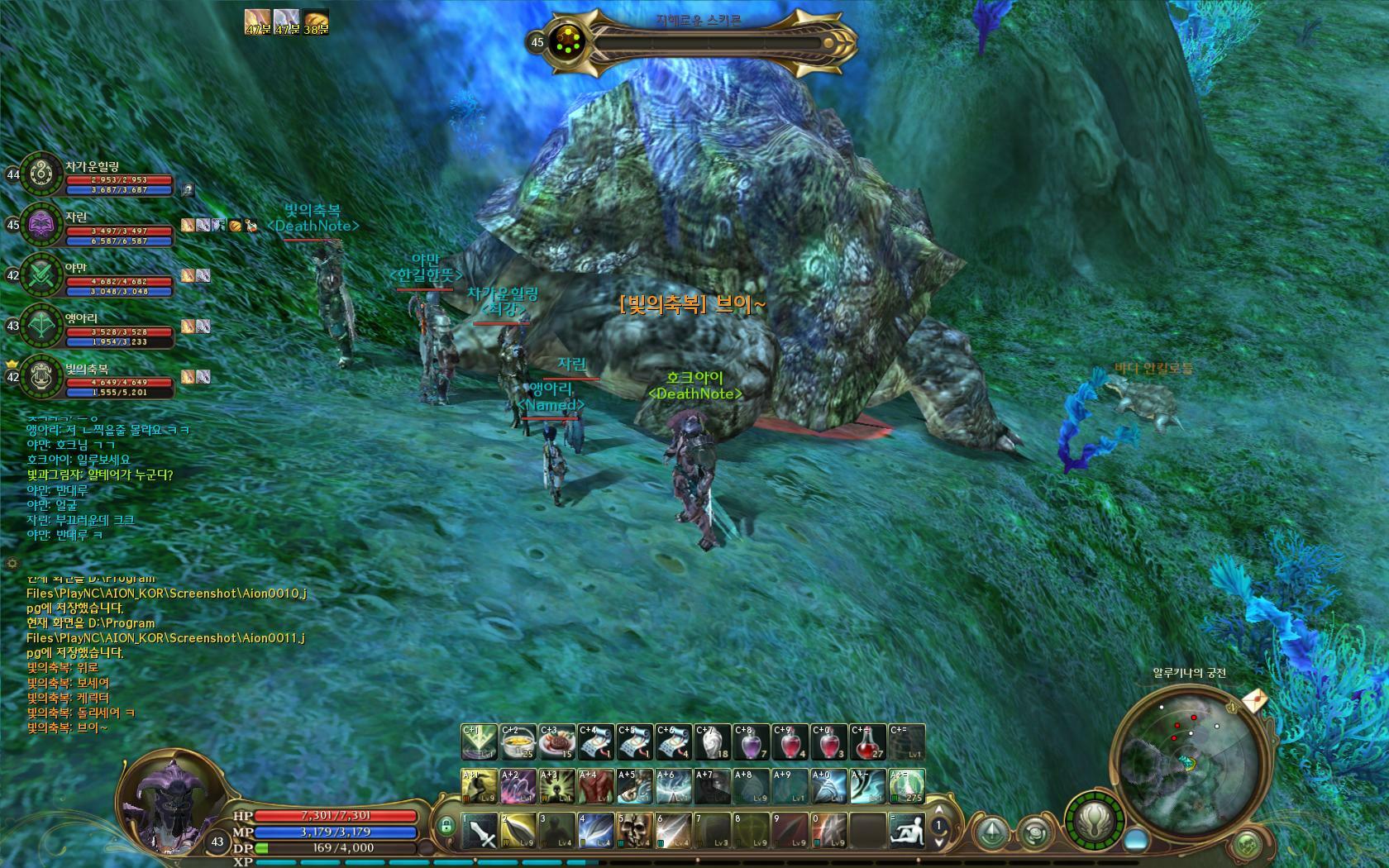This screenshot has height=868, width=1389.
Task: Drink the round red flask with 27 count
Action: tap(867, 742)
